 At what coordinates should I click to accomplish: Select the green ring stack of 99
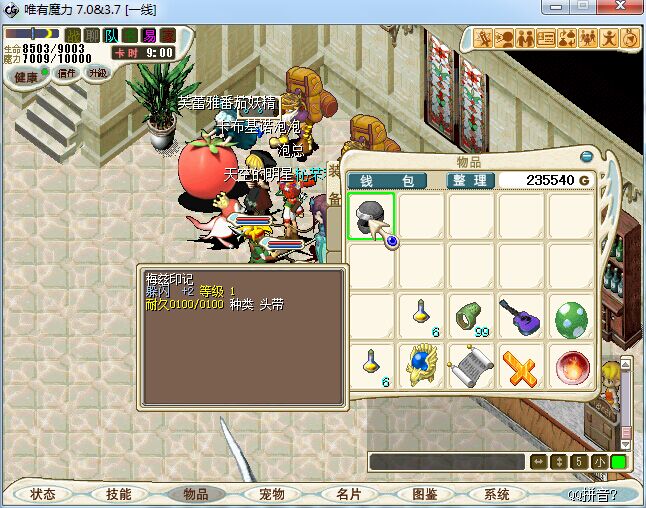(470, 317)
